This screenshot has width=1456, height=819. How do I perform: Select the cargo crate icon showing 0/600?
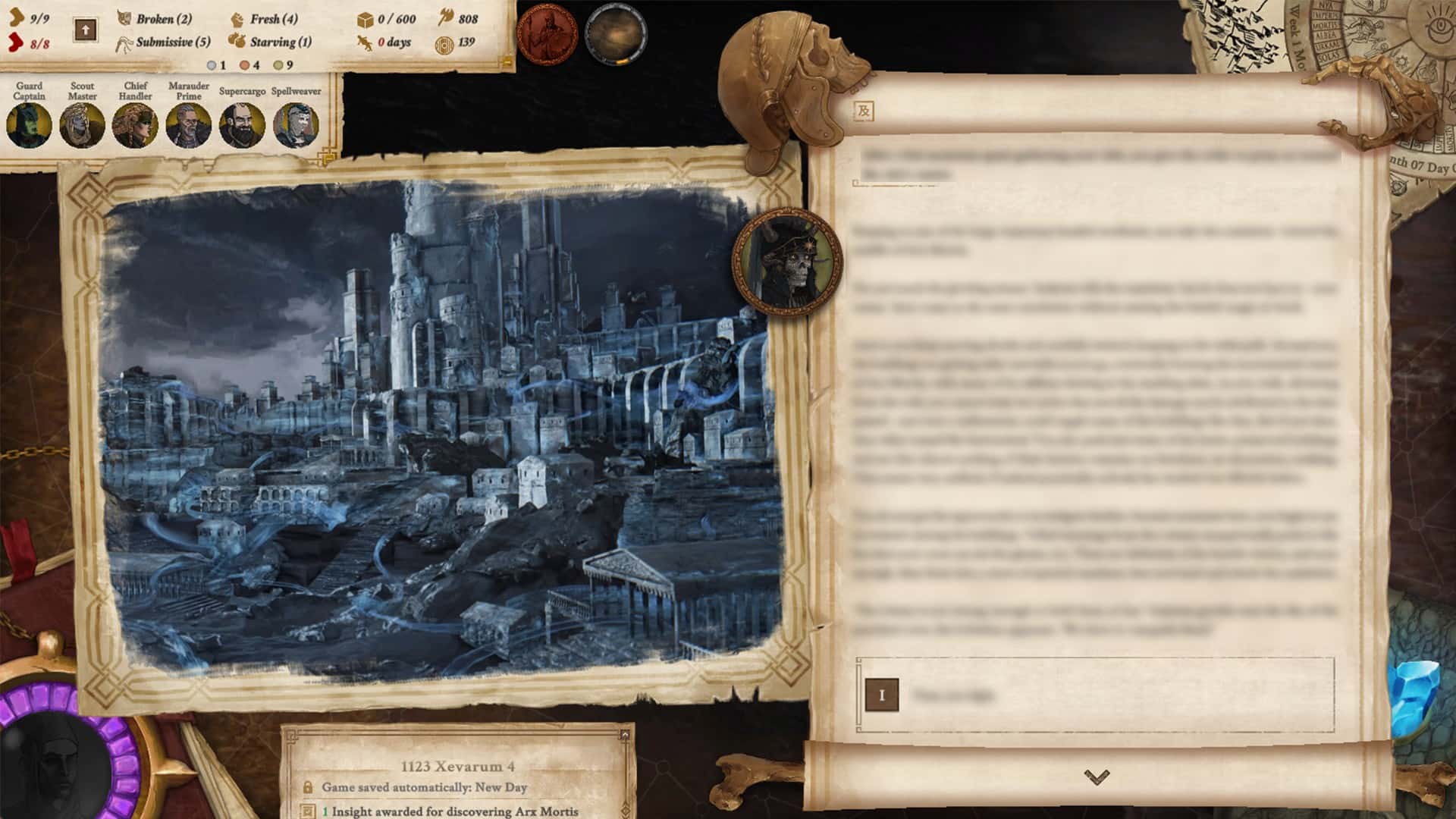[x=366, y=19]
